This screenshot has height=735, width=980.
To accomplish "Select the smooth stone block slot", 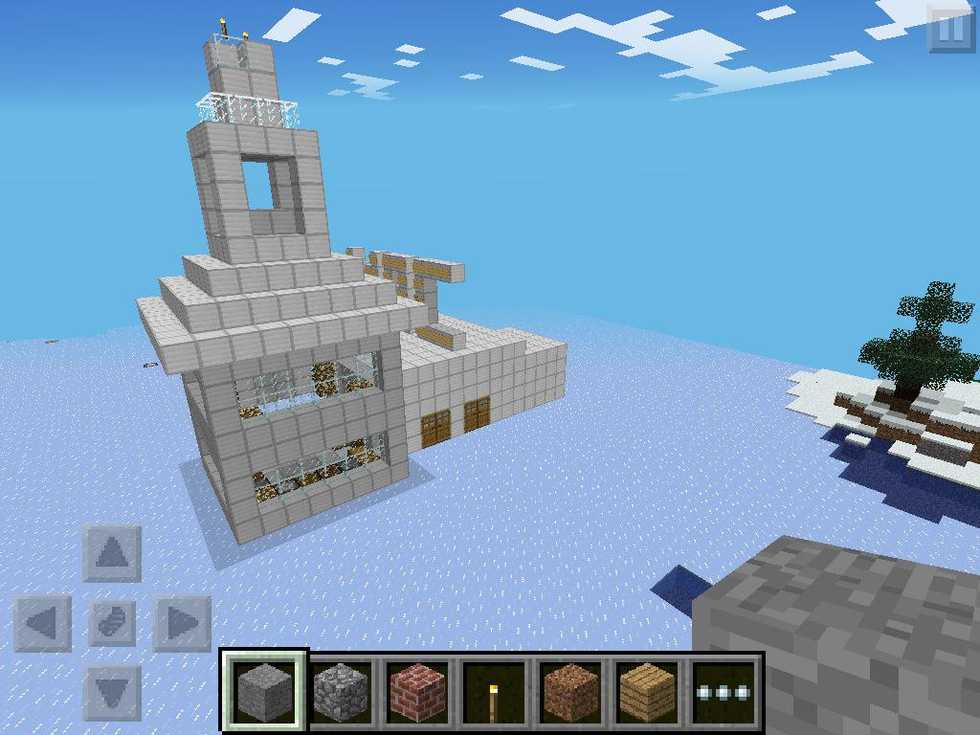I will point(264,691).
